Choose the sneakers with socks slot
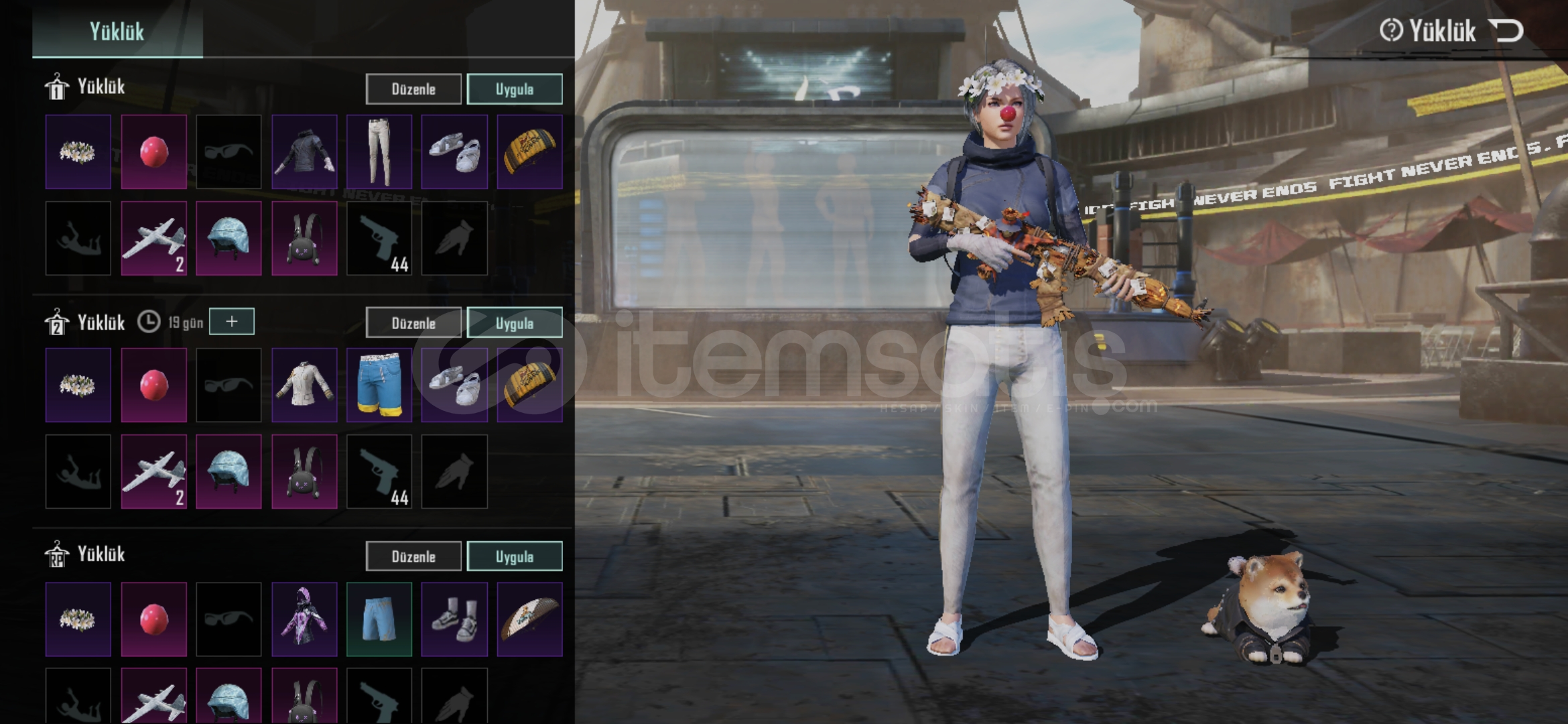The image size is (1568, 724). point(454,619)
